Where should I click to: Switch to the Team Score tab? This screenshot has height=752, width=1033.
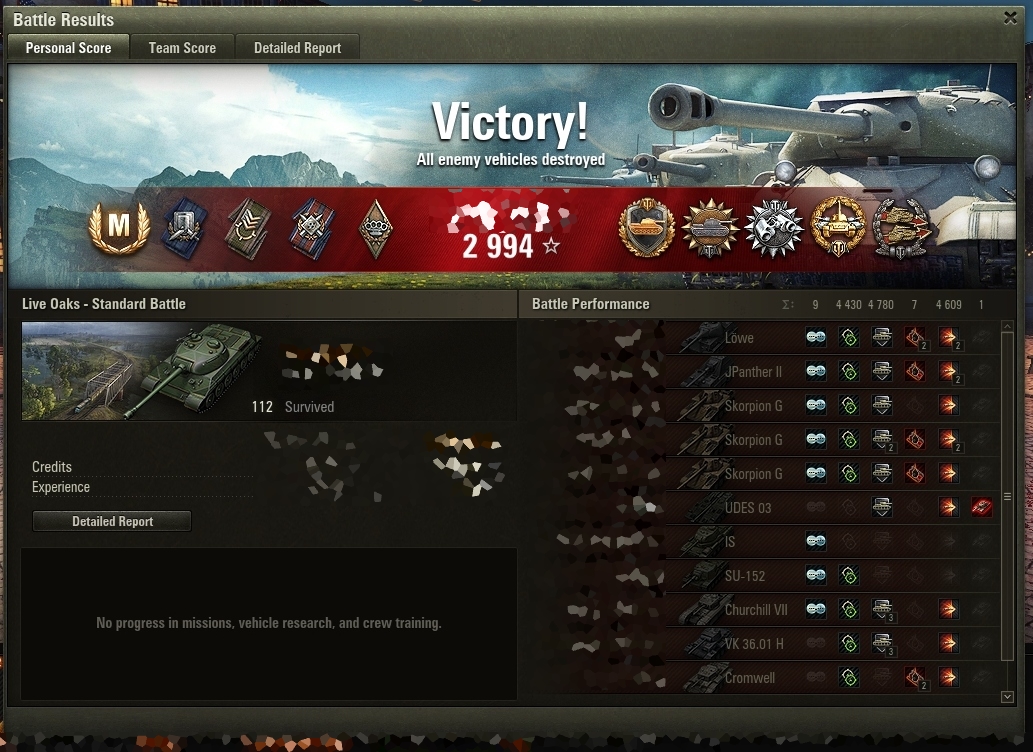182,47
